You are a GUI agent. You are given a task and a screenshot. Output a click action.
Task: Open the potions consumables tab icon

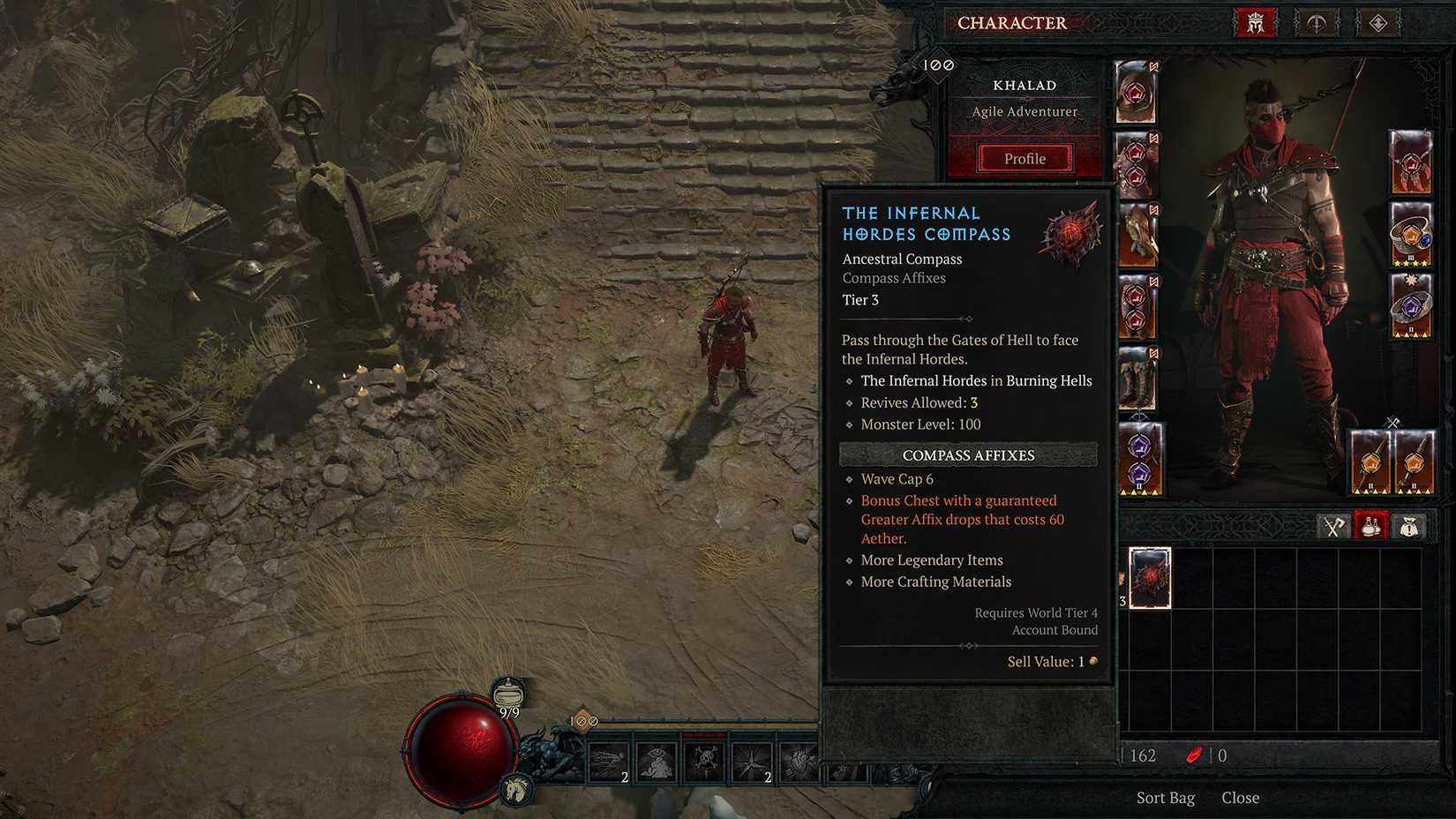1370,525
